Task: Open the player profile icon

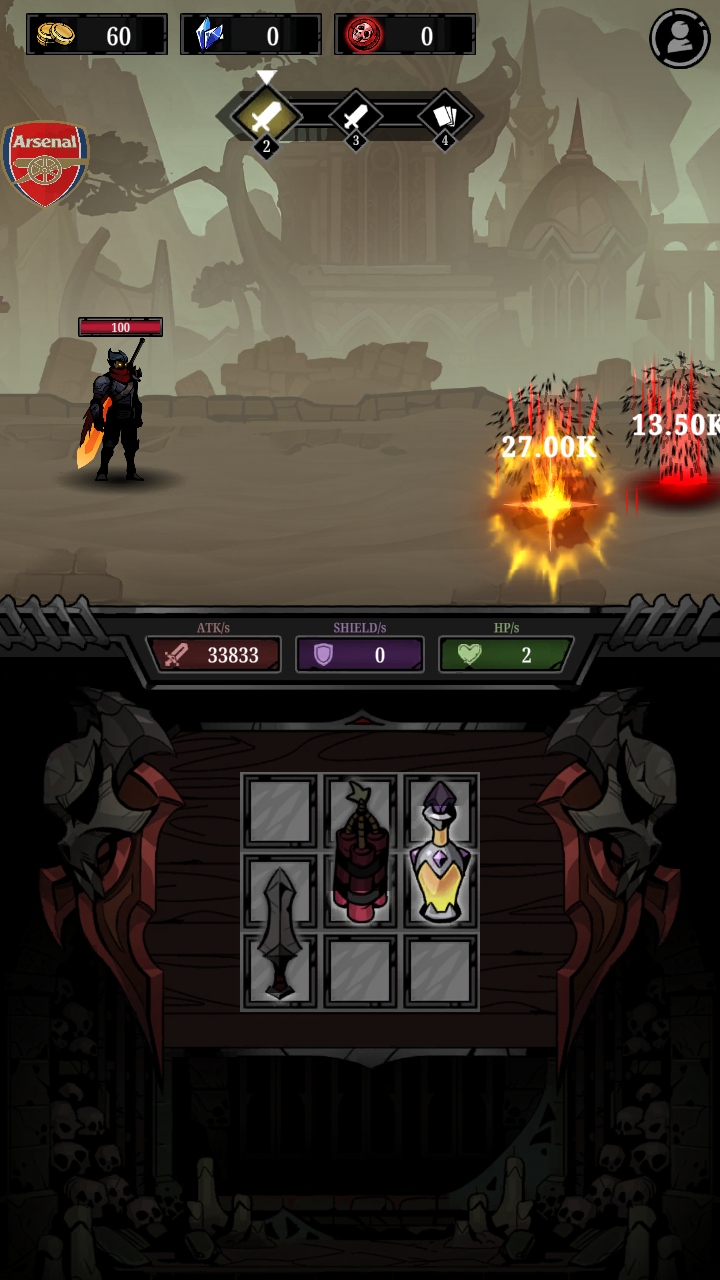Action: click(x=680, y=38)
